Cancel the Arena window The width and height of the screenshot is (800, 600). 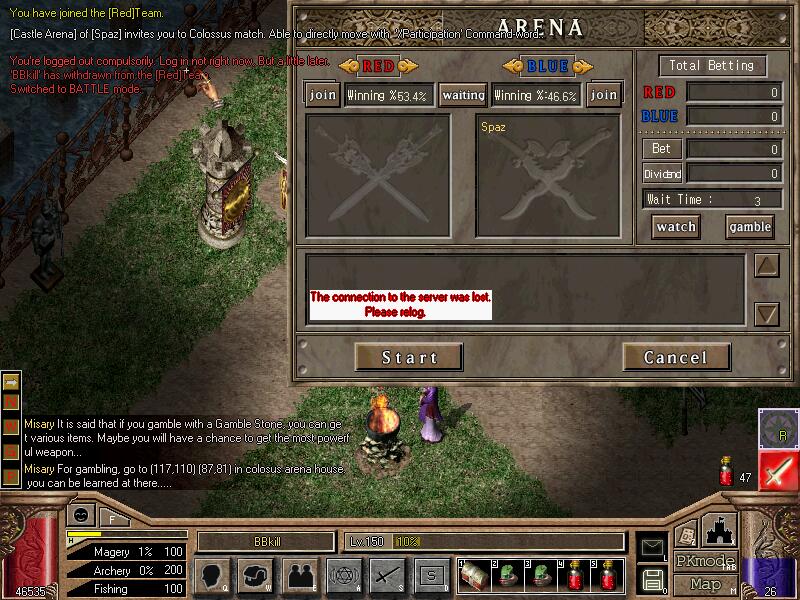(x=676, y=357)
